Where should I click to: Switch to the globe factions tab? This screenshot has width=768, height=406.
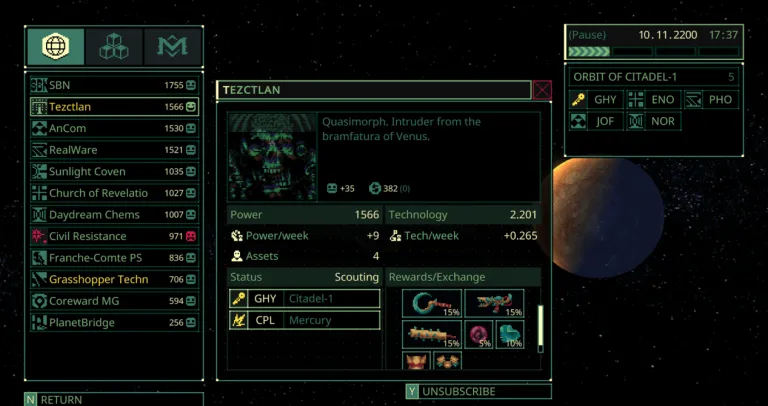56,46
